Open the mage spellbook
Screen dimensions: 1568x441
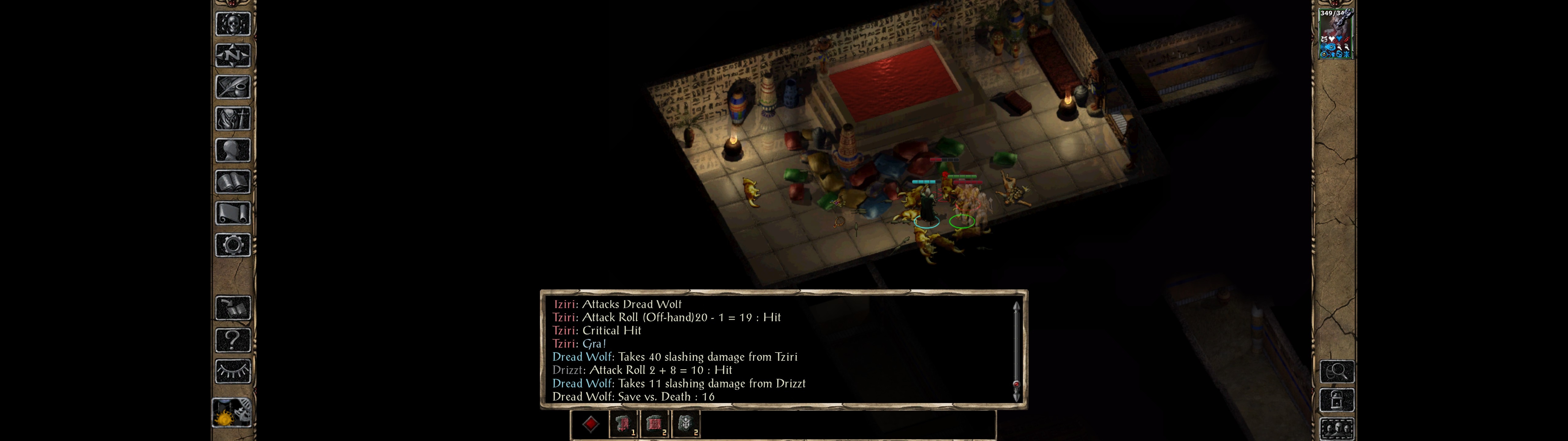(232, 182)
